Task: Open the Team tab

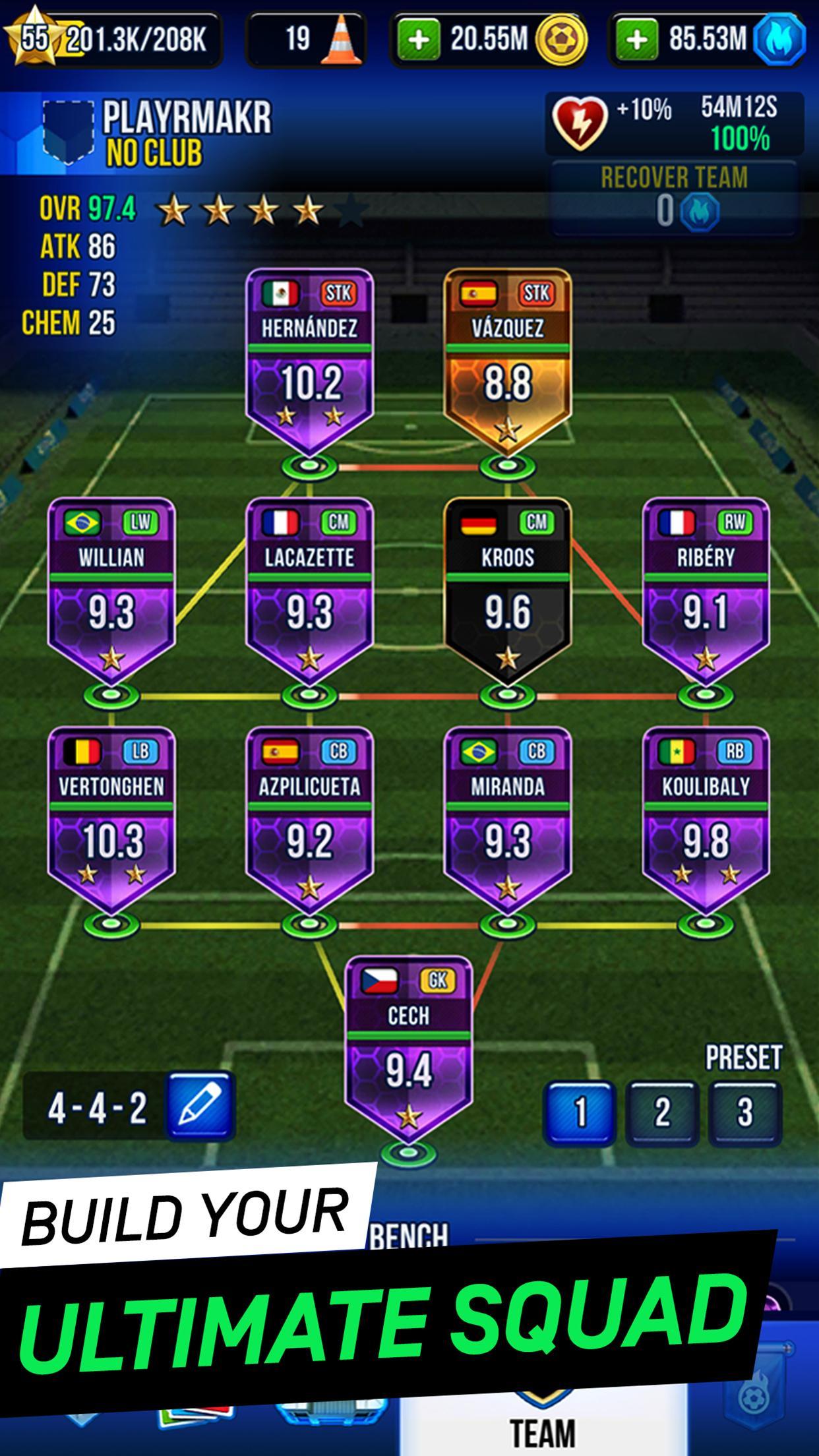Action: (x=542, y=1431)
